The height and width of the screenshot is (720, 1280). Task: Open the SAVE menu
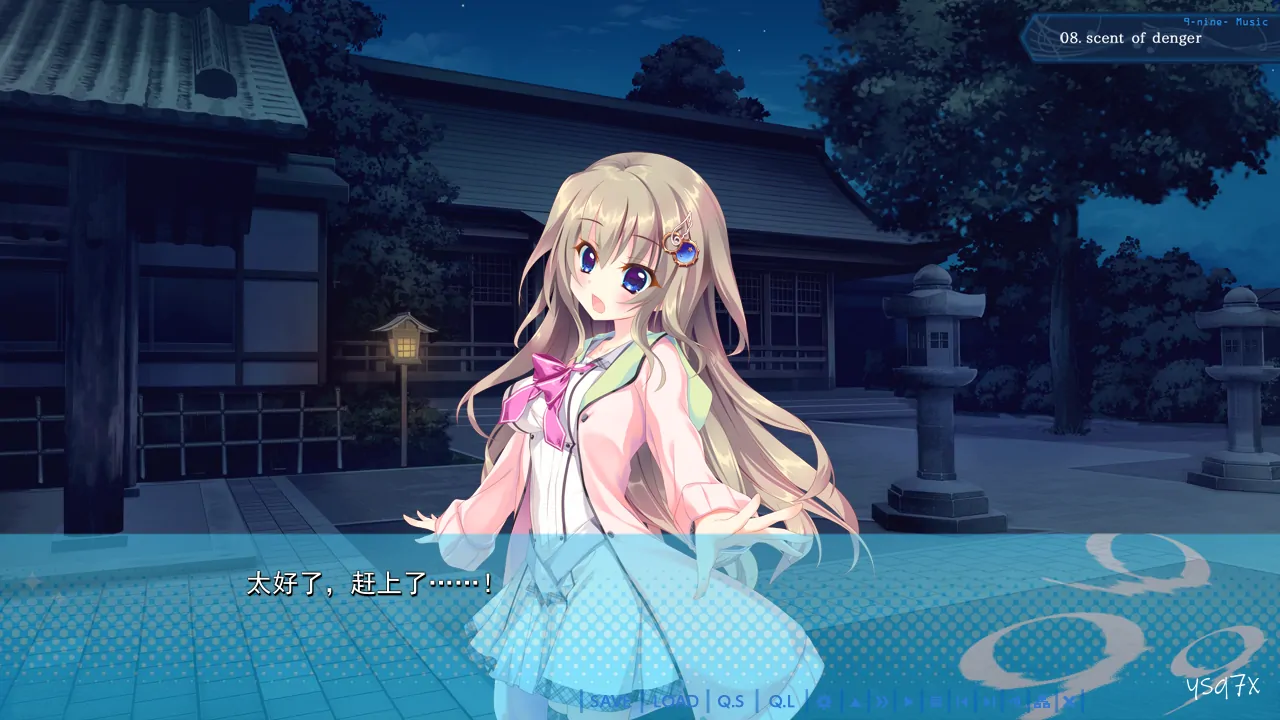(610, 701)
